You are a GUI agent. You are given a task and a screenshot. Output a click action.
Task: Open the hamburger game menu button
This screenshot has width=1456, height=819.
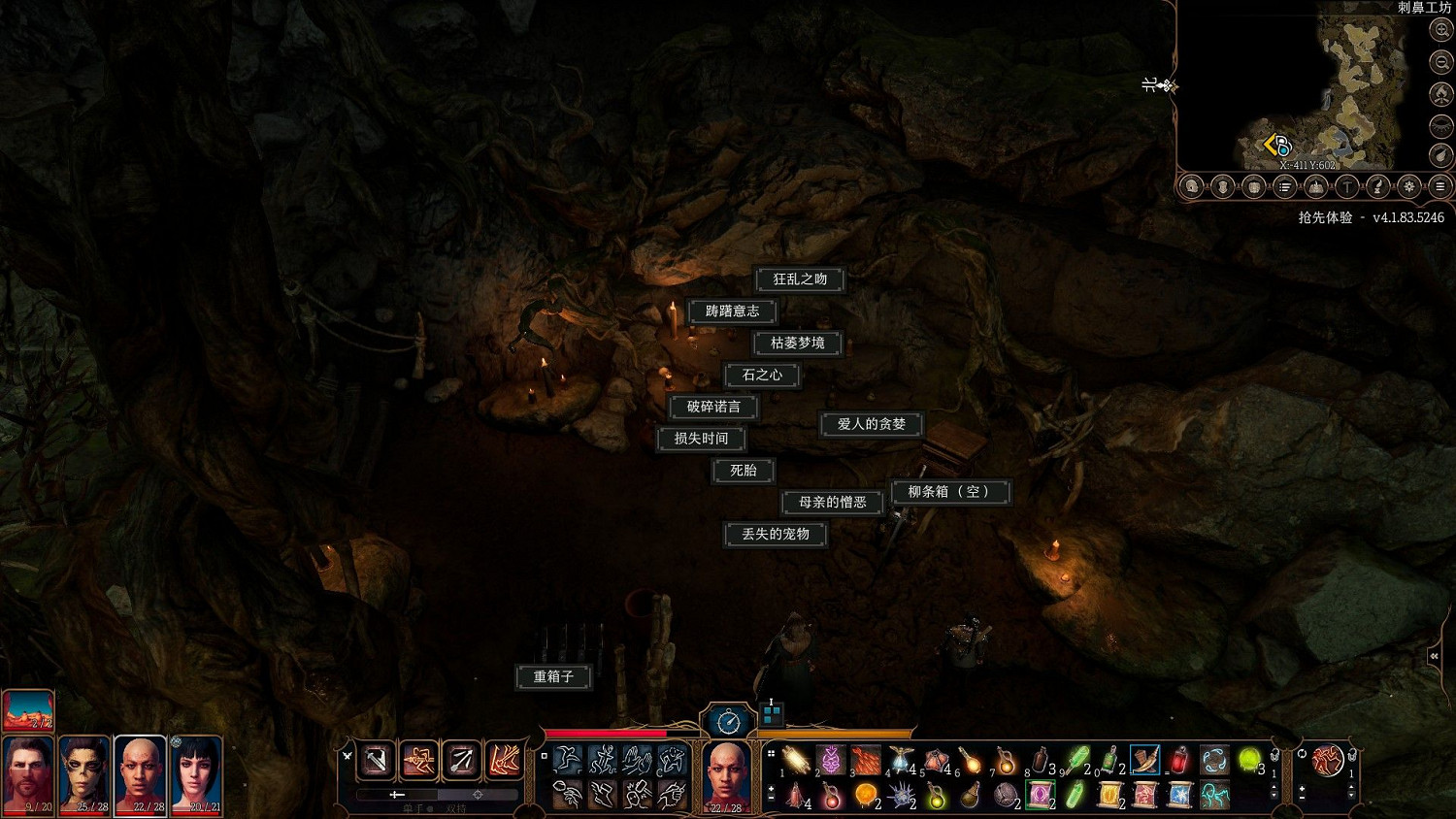click(1440, 186)
